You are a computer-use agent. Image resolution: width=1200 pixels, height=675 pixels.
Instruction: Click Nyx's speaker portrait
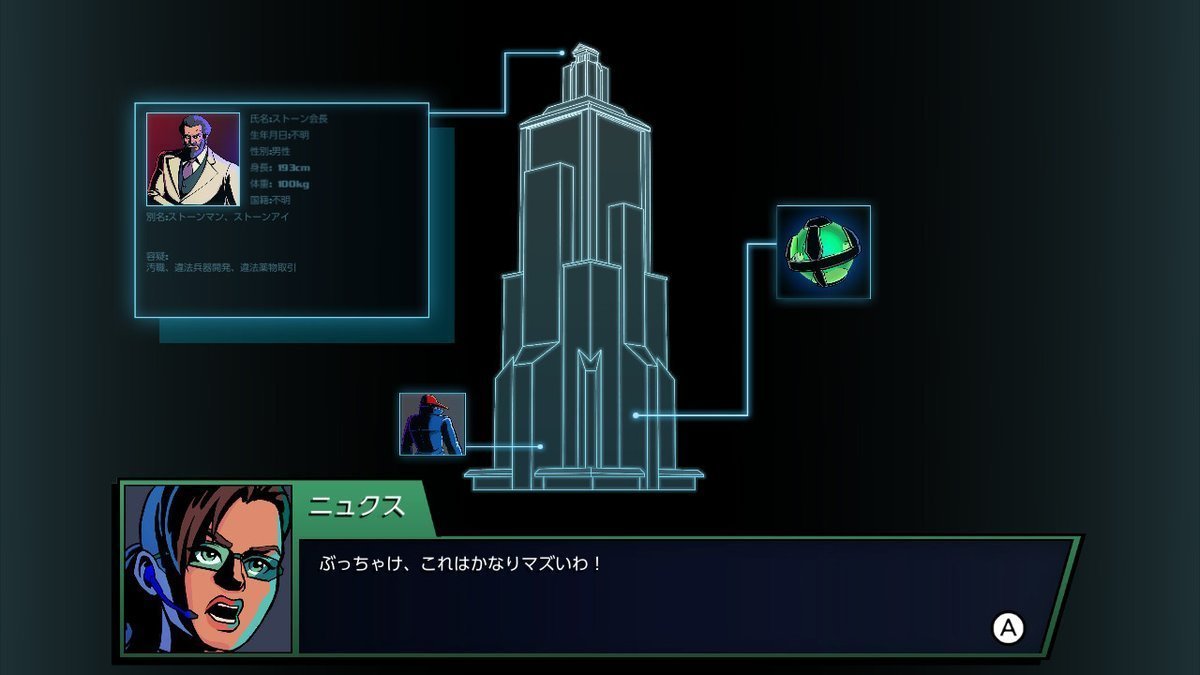(207, 568)
